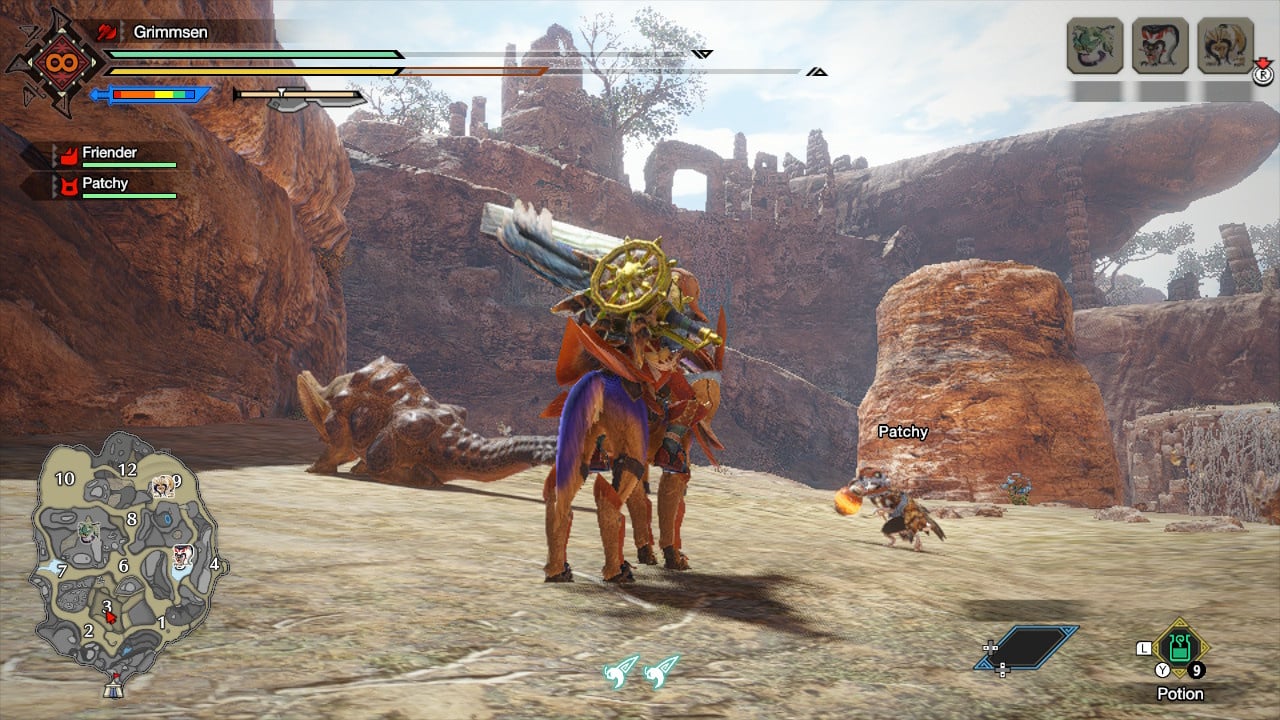Select area 10 on the minimap
Viewport: 1280px width, 720px height.
click(65, 479)
